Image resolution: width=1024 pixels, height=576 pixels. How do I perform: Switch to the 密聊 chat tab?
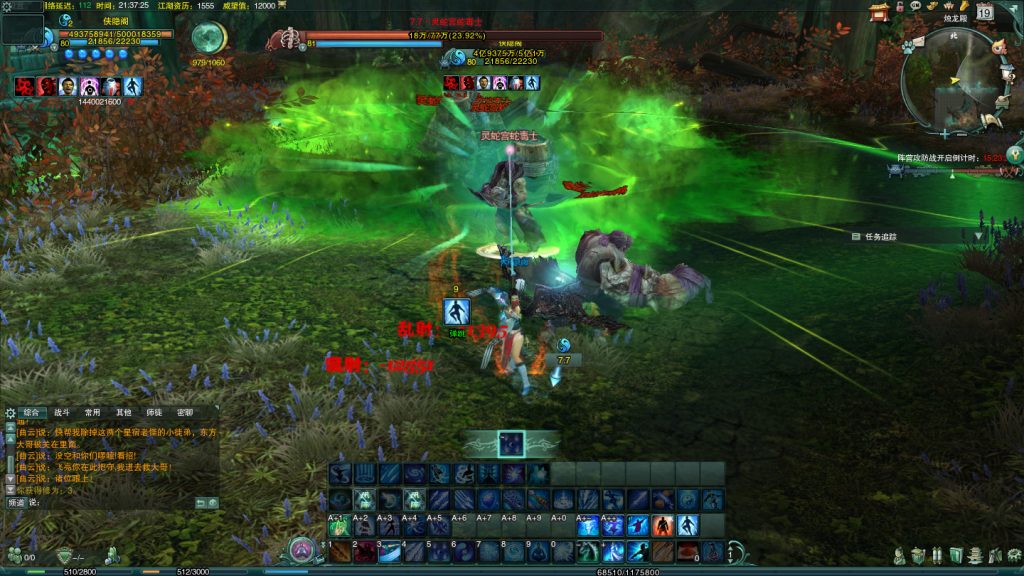coord(185,412)
